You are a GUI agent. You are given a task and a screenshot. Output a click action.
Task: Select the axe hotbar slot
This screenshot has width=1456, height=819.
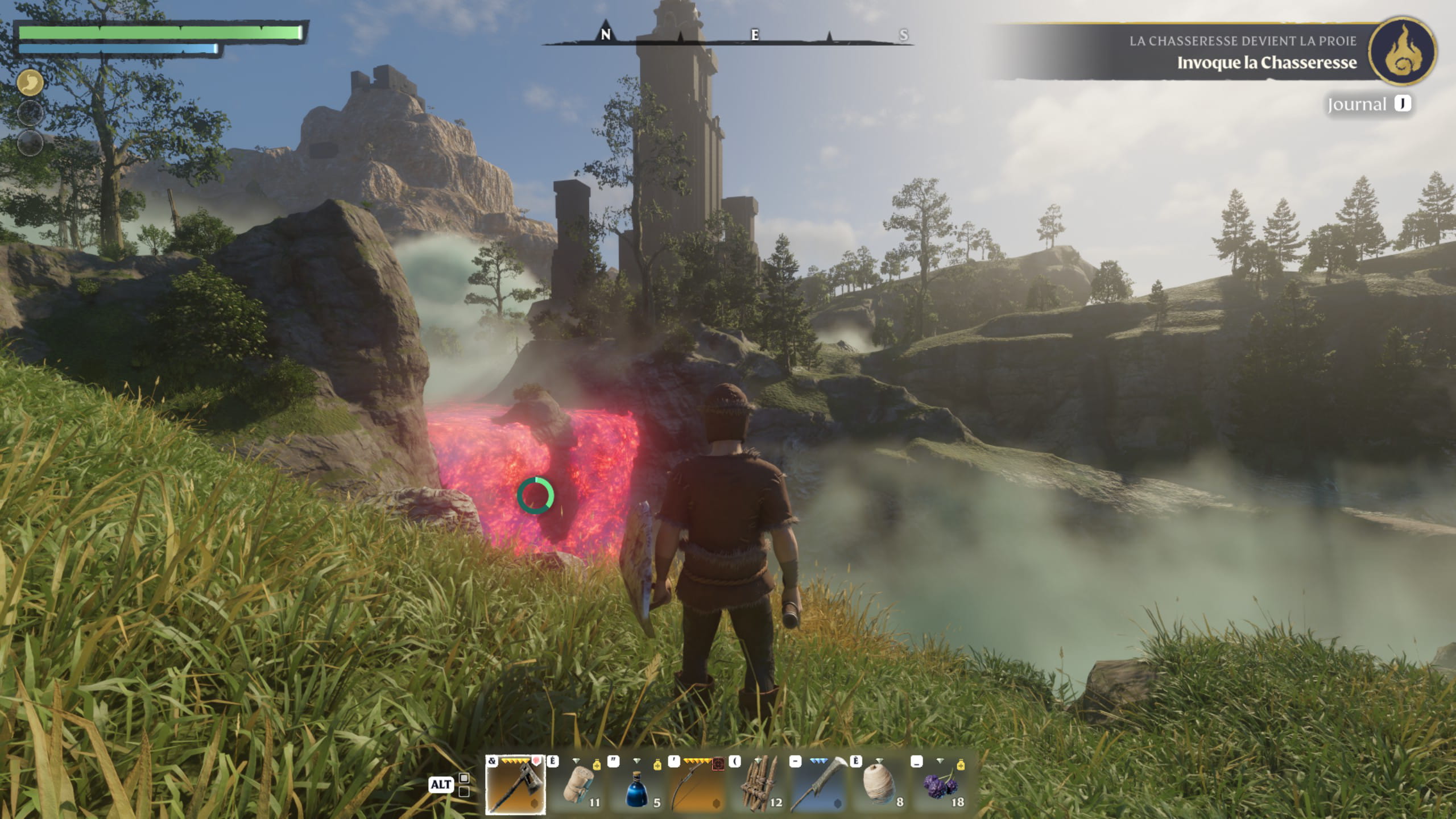(515, 785)
